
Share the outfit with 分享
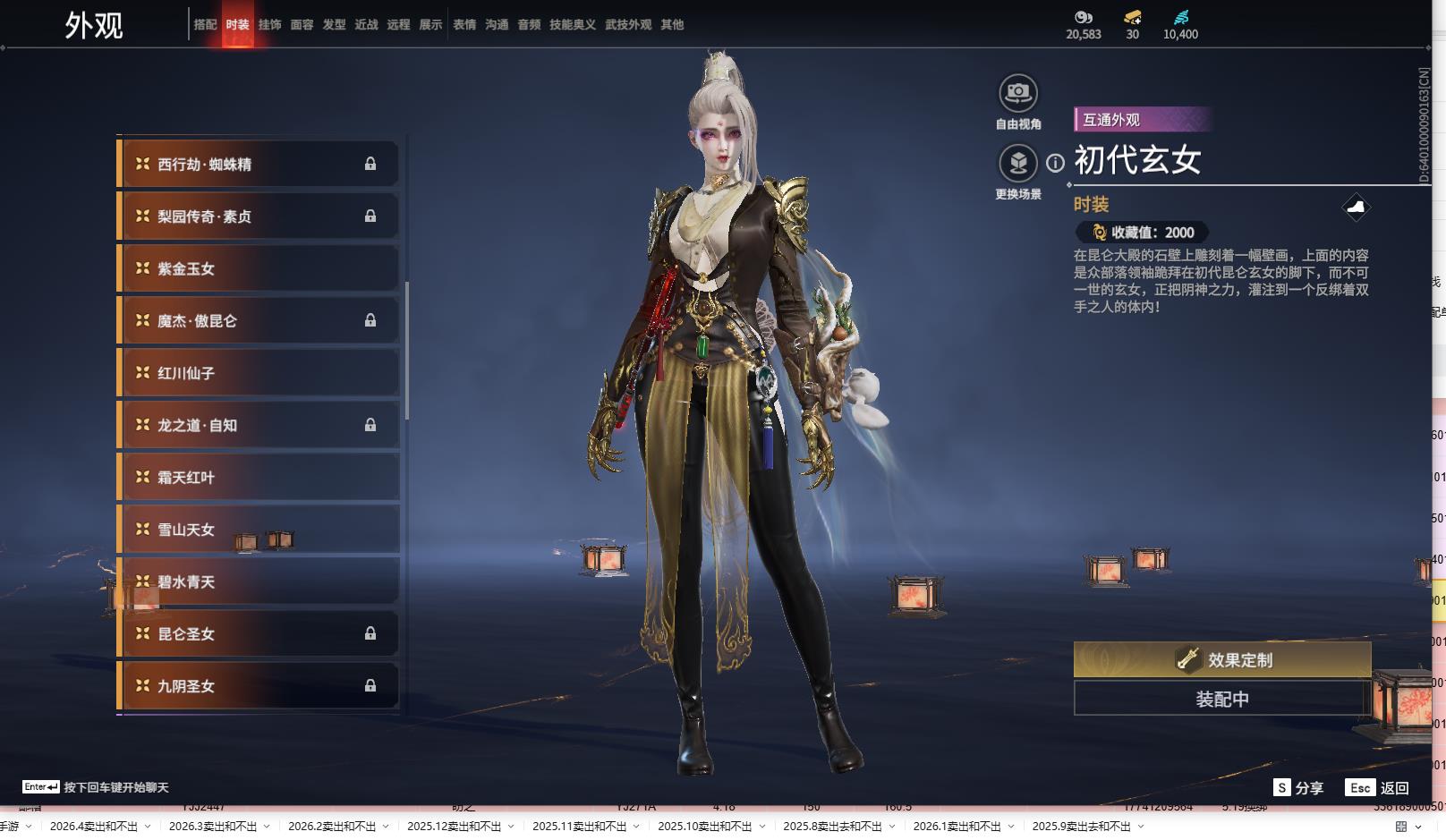pyautogui.click(x=1299, y=788)
